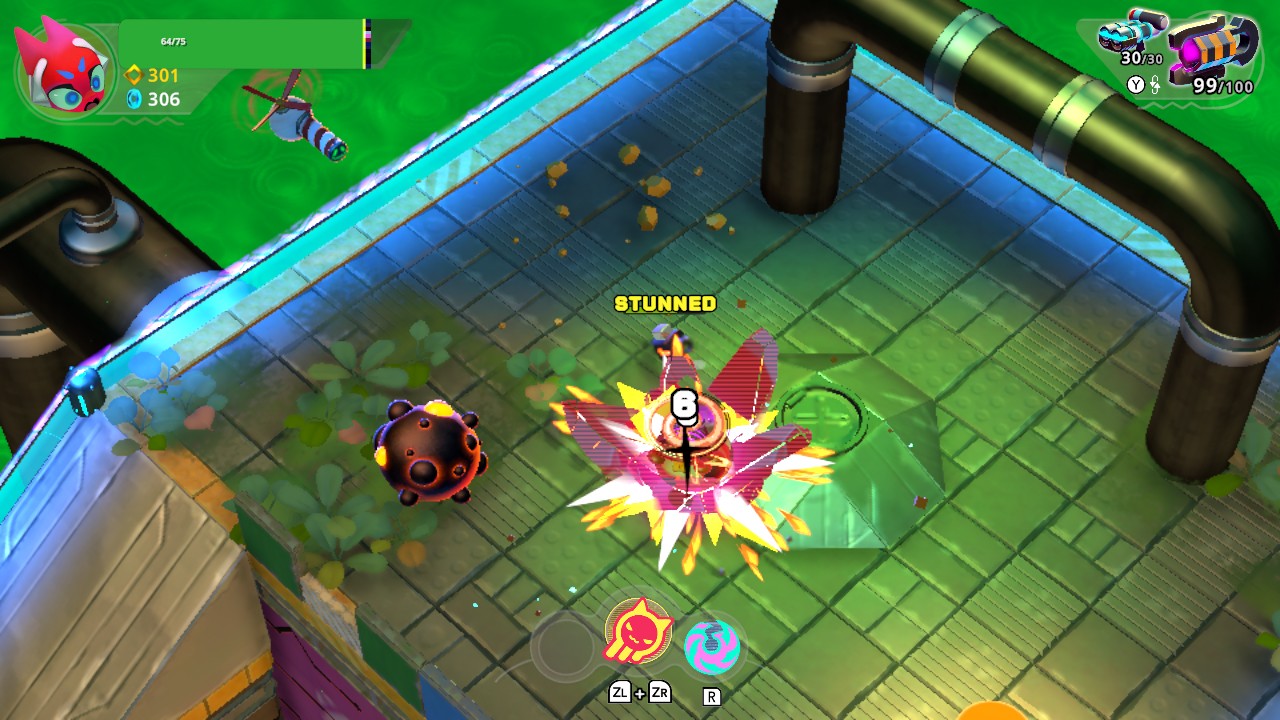Viewport: 1280px width, 720px height.
Task: Click the ZR button prompt badge
Action: click(x=660, y=693)
